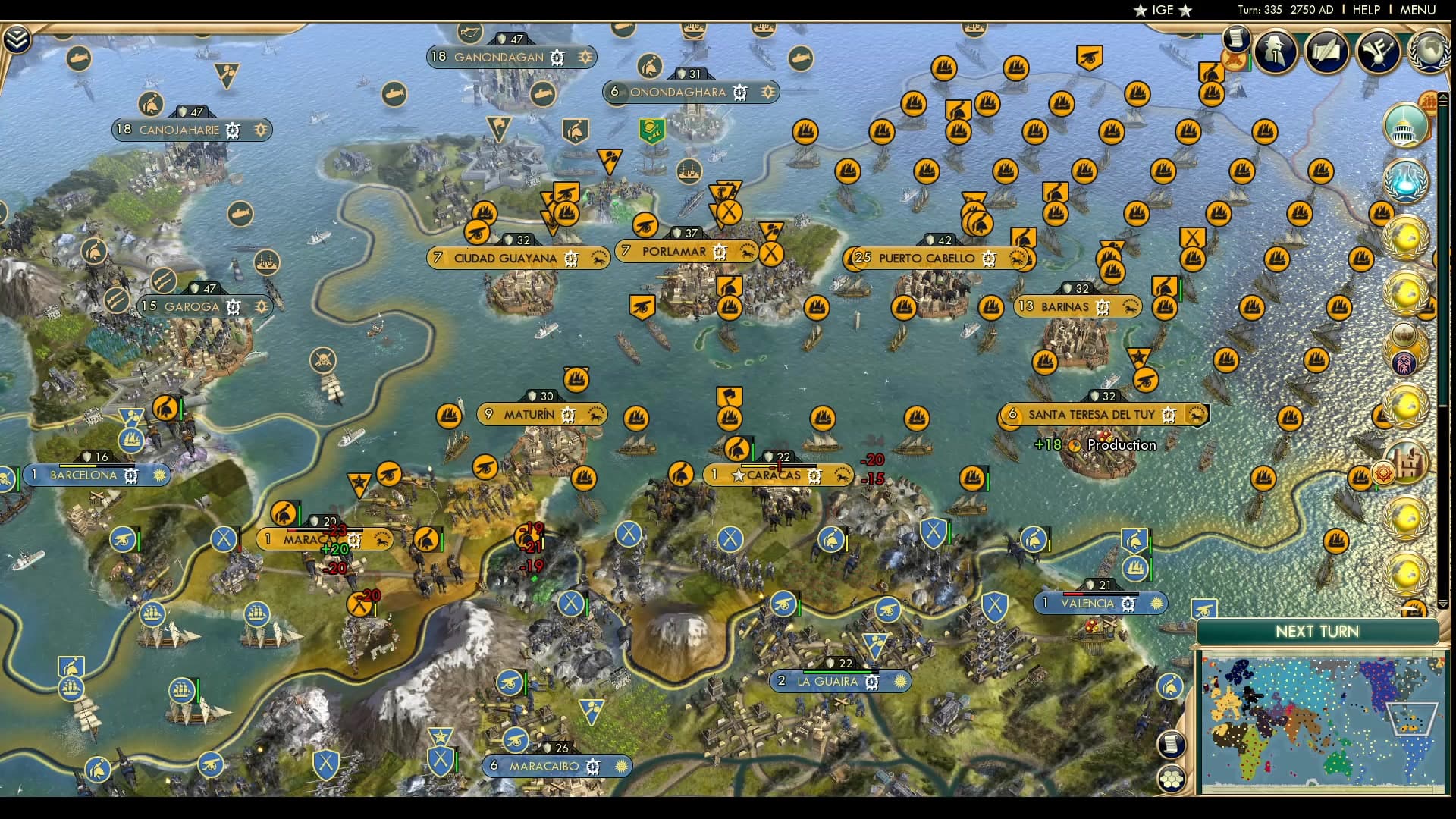1456x819 pixels.
Task: Open the HELP menu in the top bar
Action: click(x=1365, y=10)
